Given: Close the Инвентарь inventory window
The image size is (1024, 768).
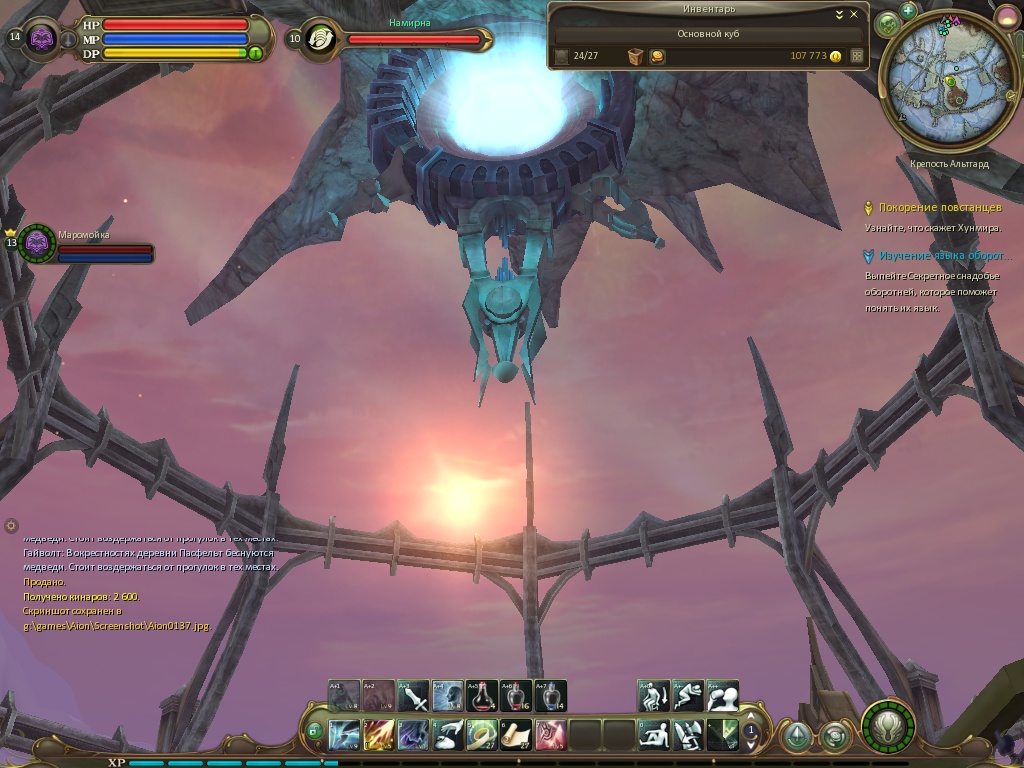Looking at the screenshot, I should coord(853,15).
